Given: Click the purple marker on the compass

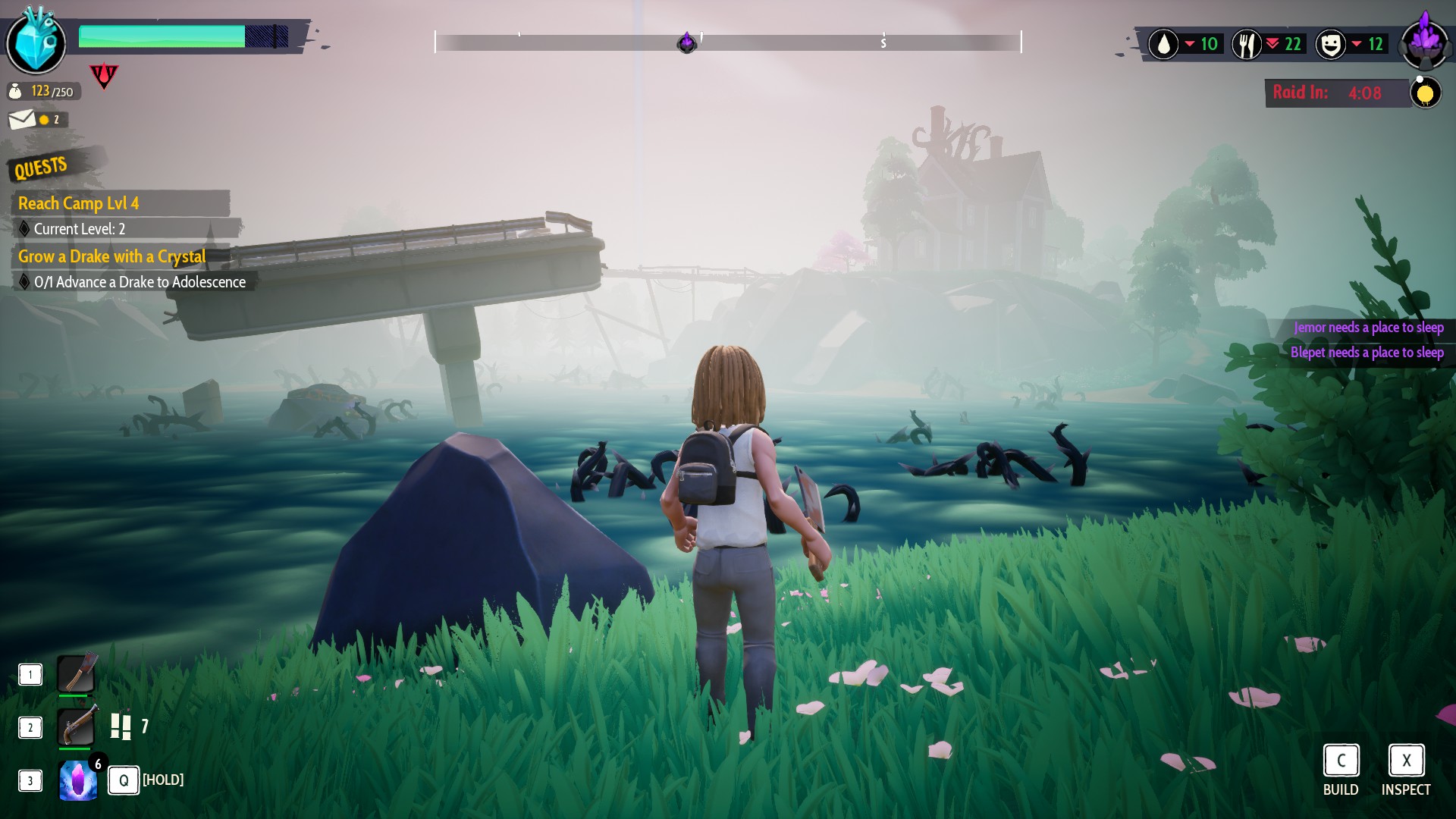Looking at the screenshot, I should [686, 42].
